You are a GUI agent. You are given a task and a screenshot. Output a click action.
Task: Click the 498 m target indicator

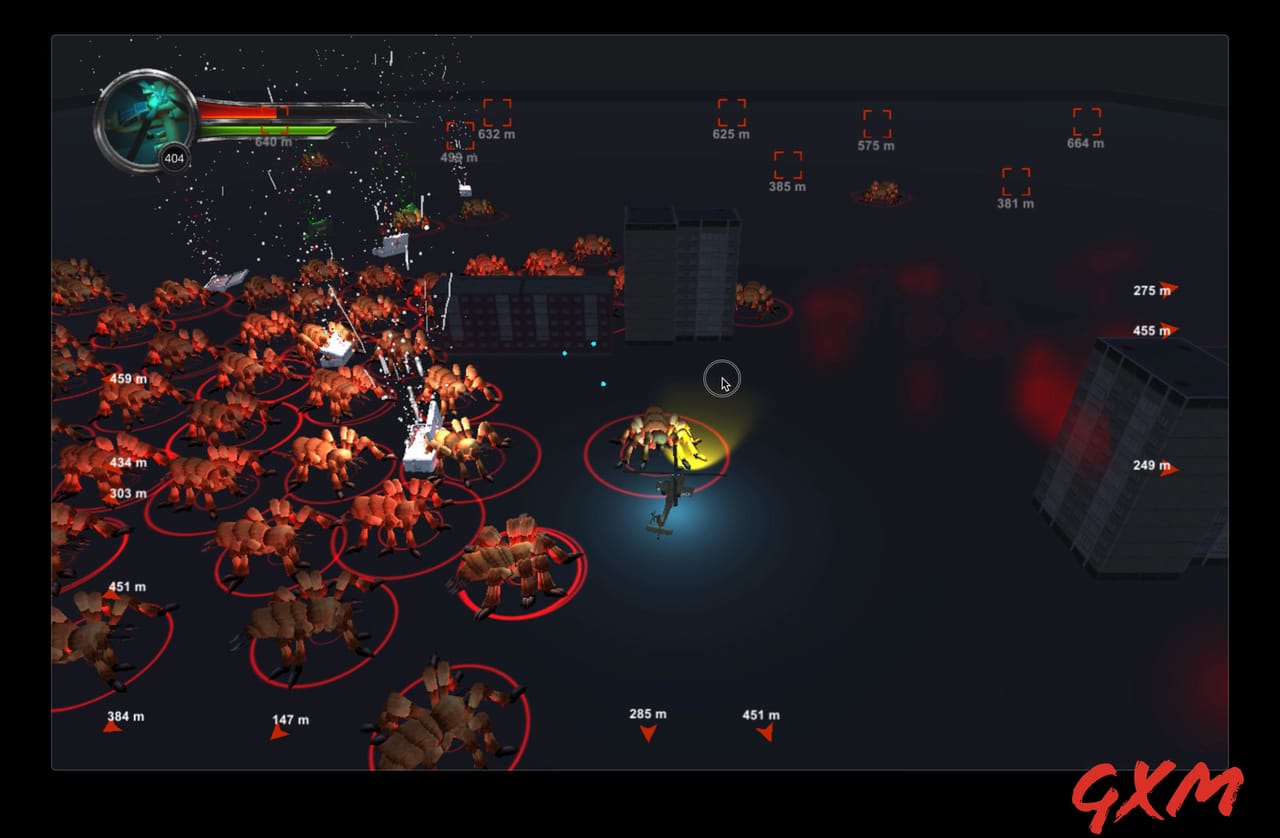[460, 135]
